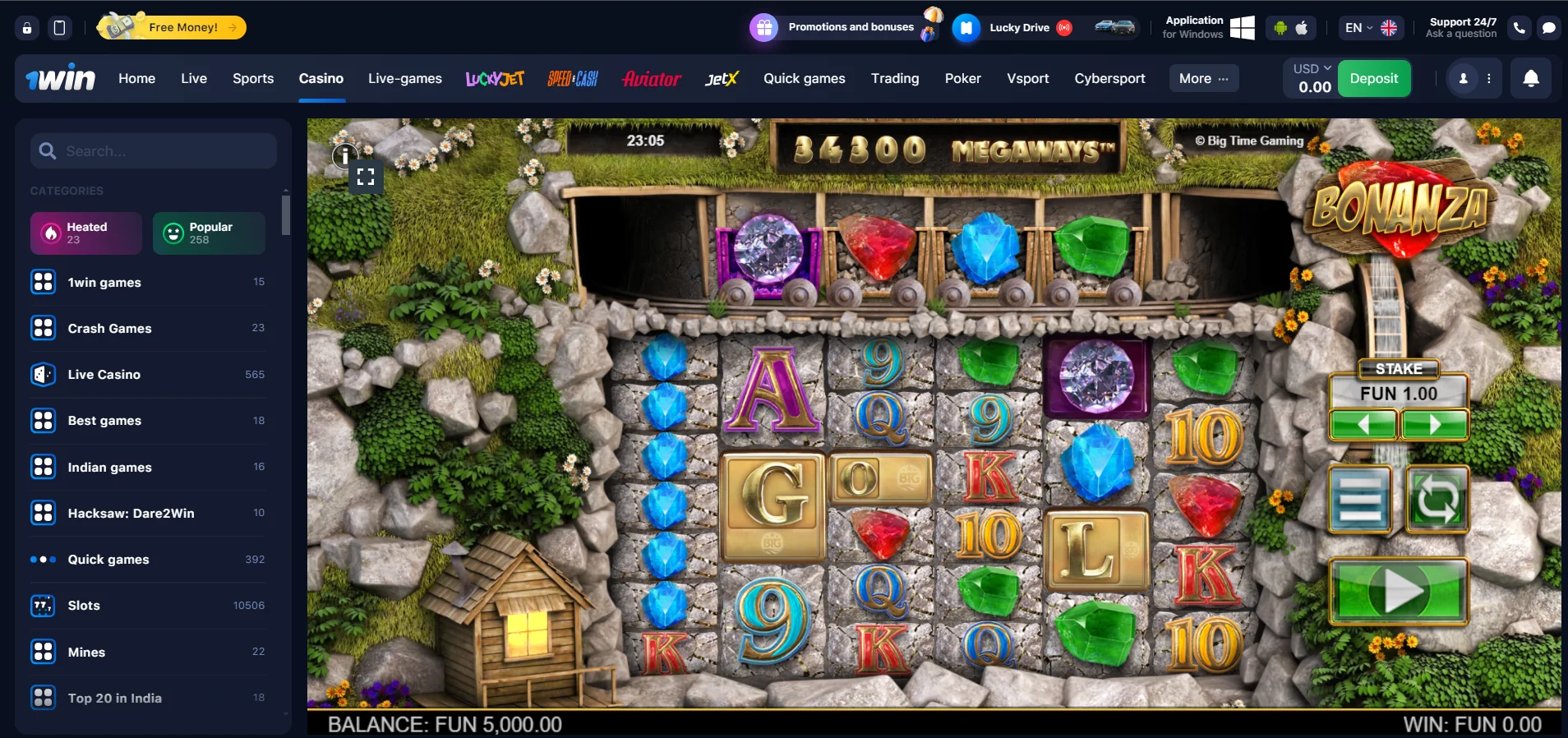The height and width of the screenshot is (738, 1568).
Task: Open the game info icon
Action: 345,155
